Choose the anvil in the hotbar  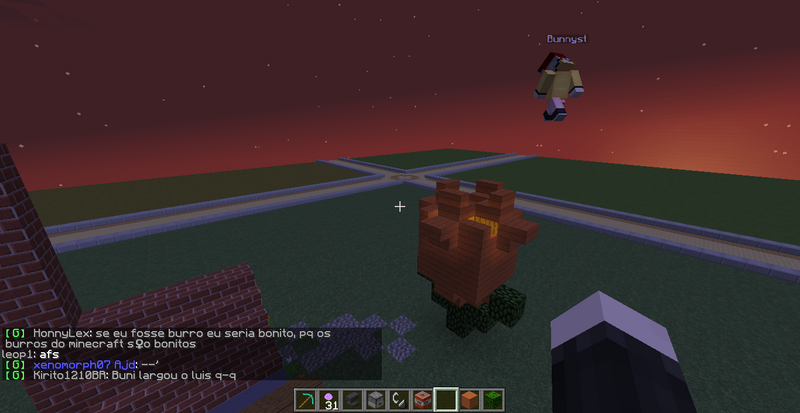[350, 400]
